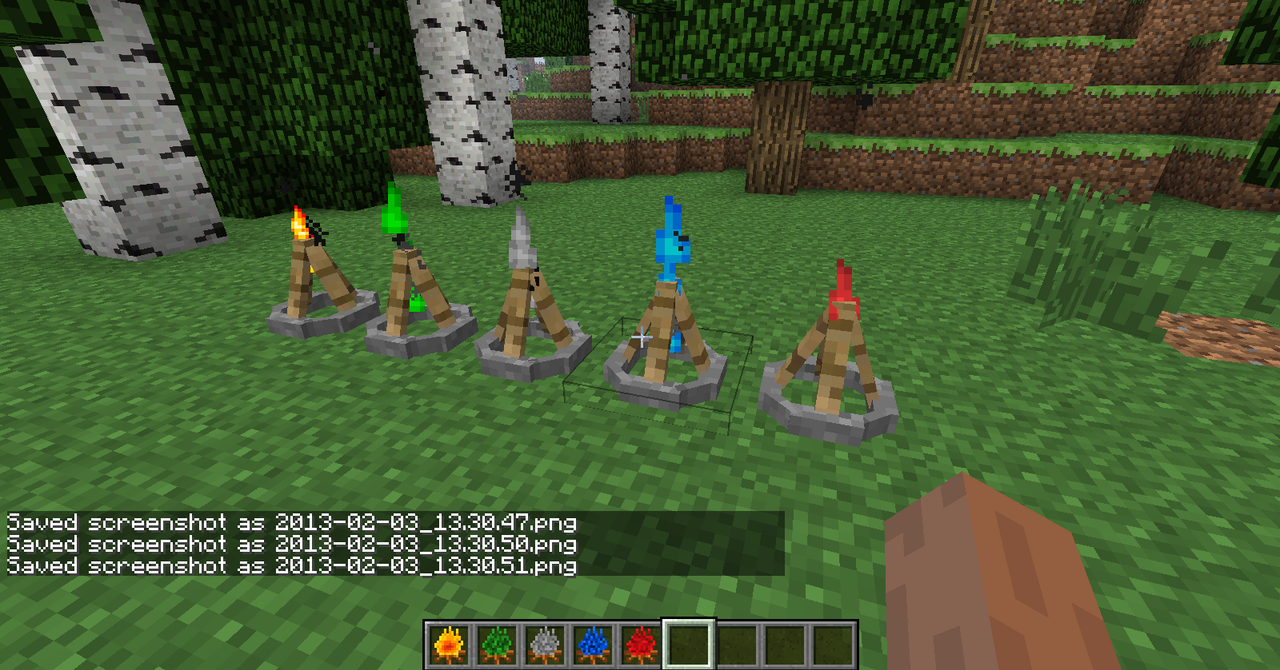This screenshot has height=670, width=1280.
Task: Equip the red campfire from the hotbar
Action: 639,645
